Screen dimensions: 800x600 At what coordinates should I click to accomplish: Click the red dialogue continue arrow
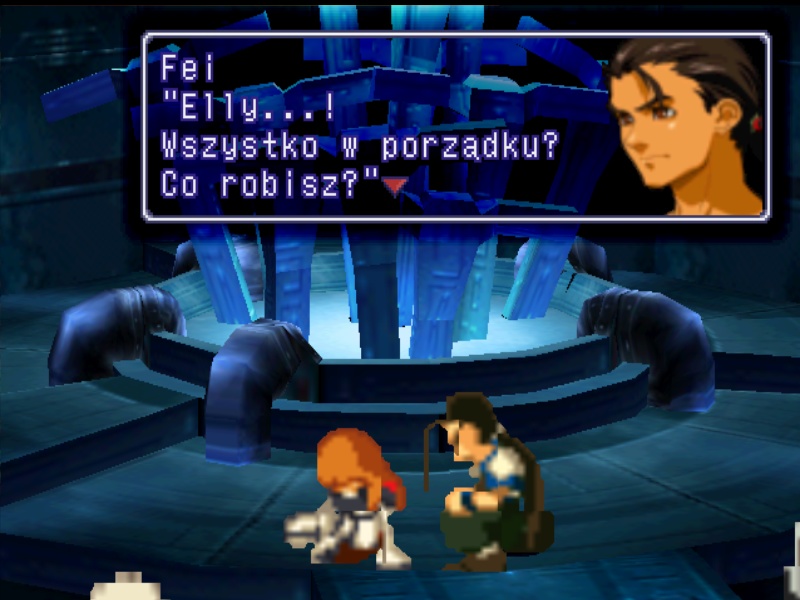tap(397, 185)
